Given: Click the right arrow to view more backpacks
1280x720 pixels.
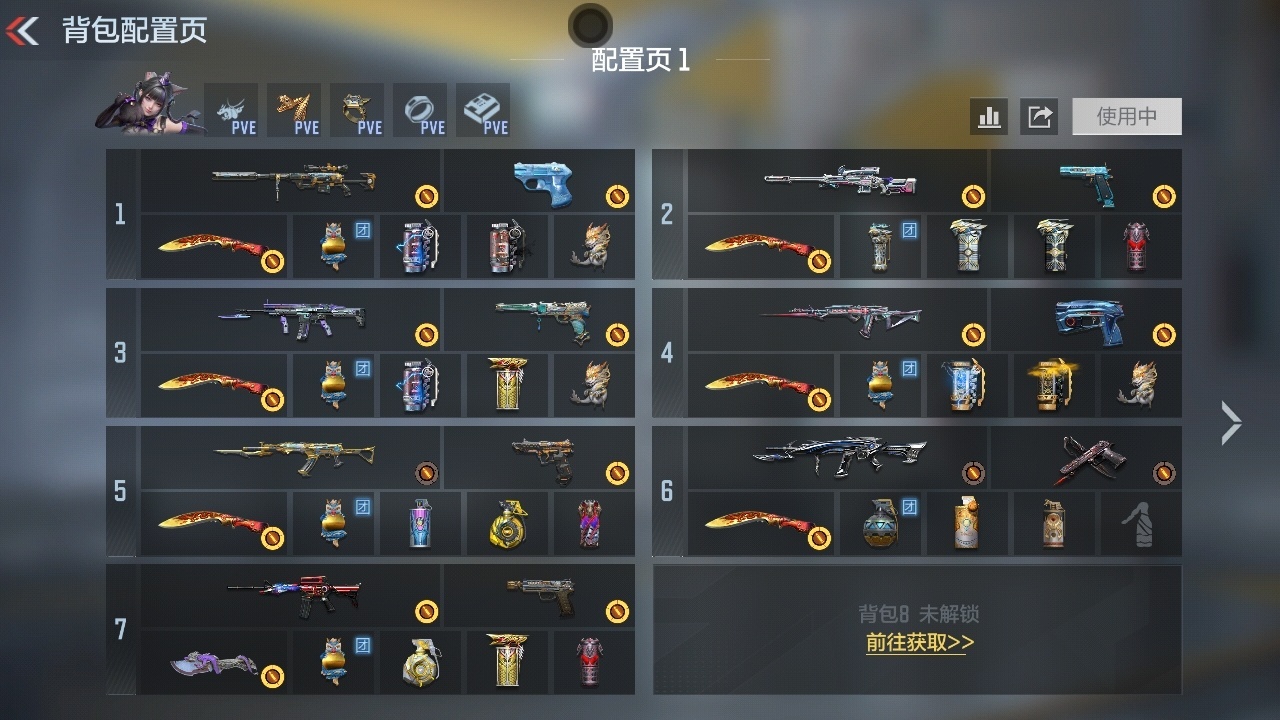Looking at the screenshot, I should pyautogui.click(x=1230, y=424).
